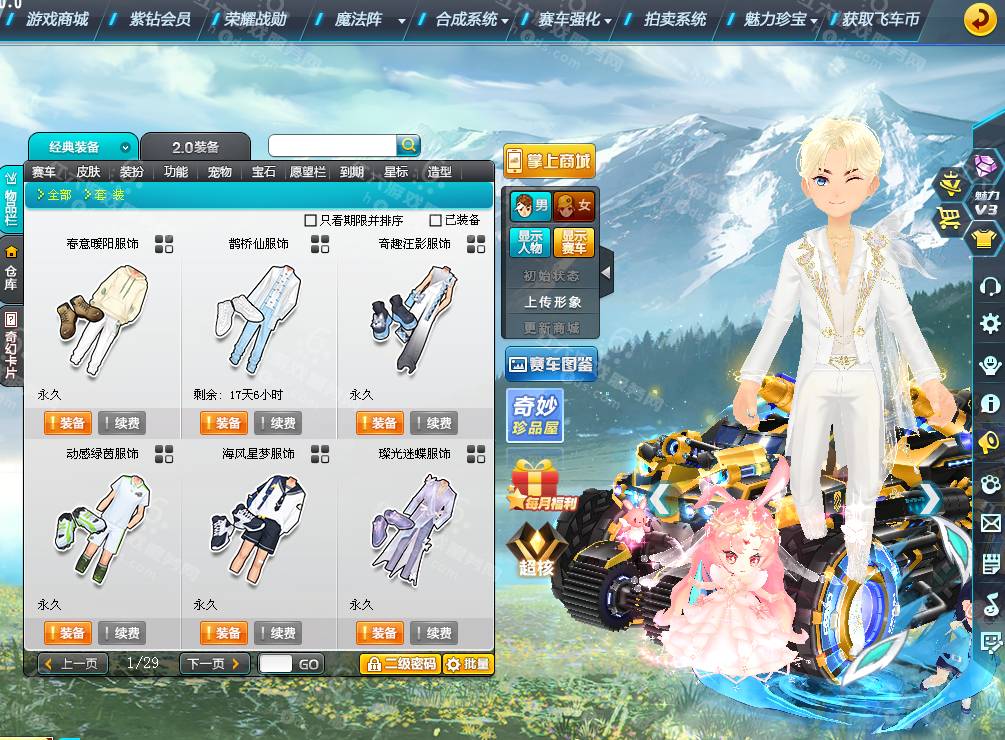Click the yellow back arrow button
The image size is (1005, 740).
(979, 19)
